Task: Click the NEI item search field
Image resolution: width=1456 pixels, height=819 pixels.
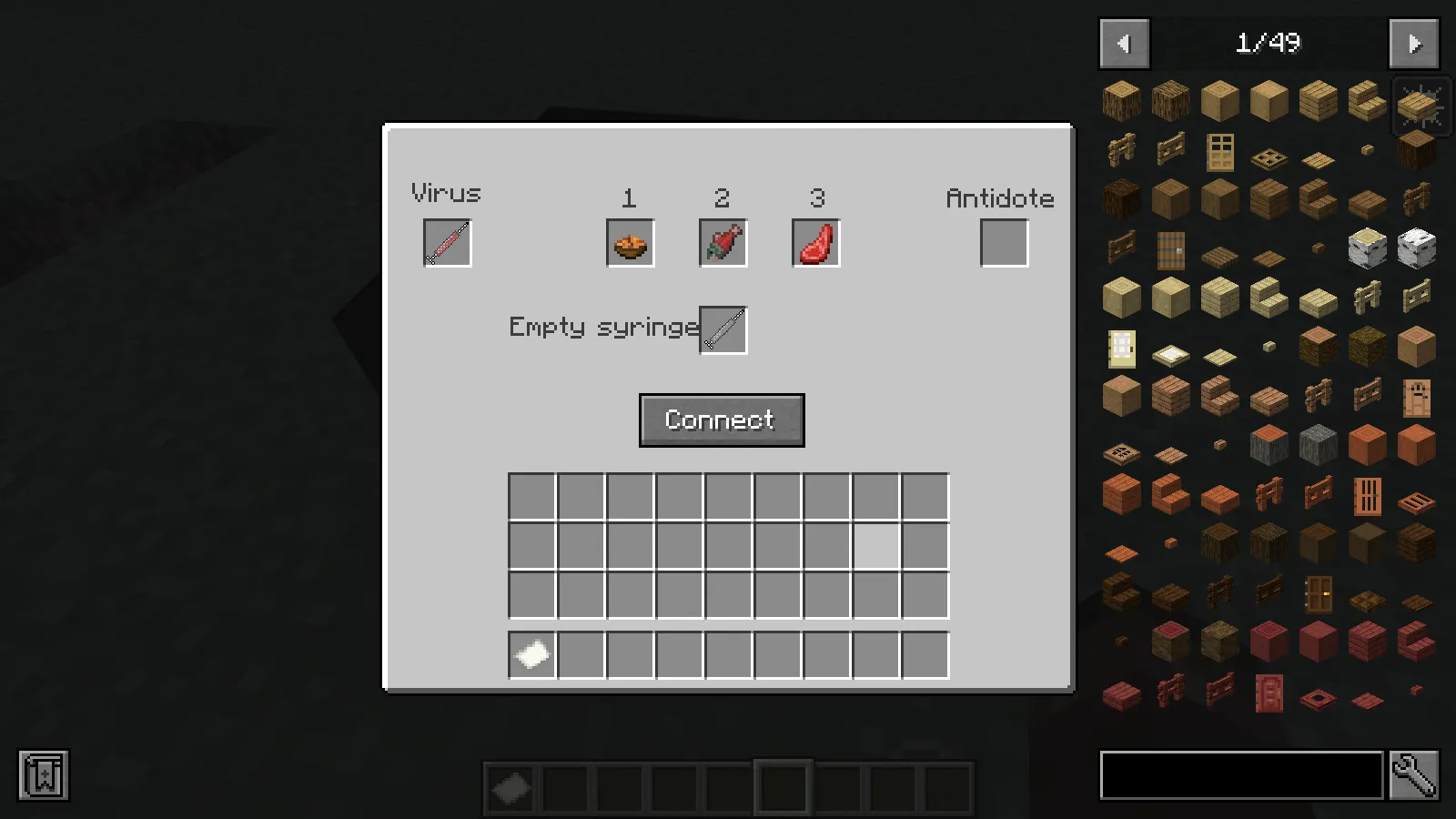Action: [x=1241, y=776]
